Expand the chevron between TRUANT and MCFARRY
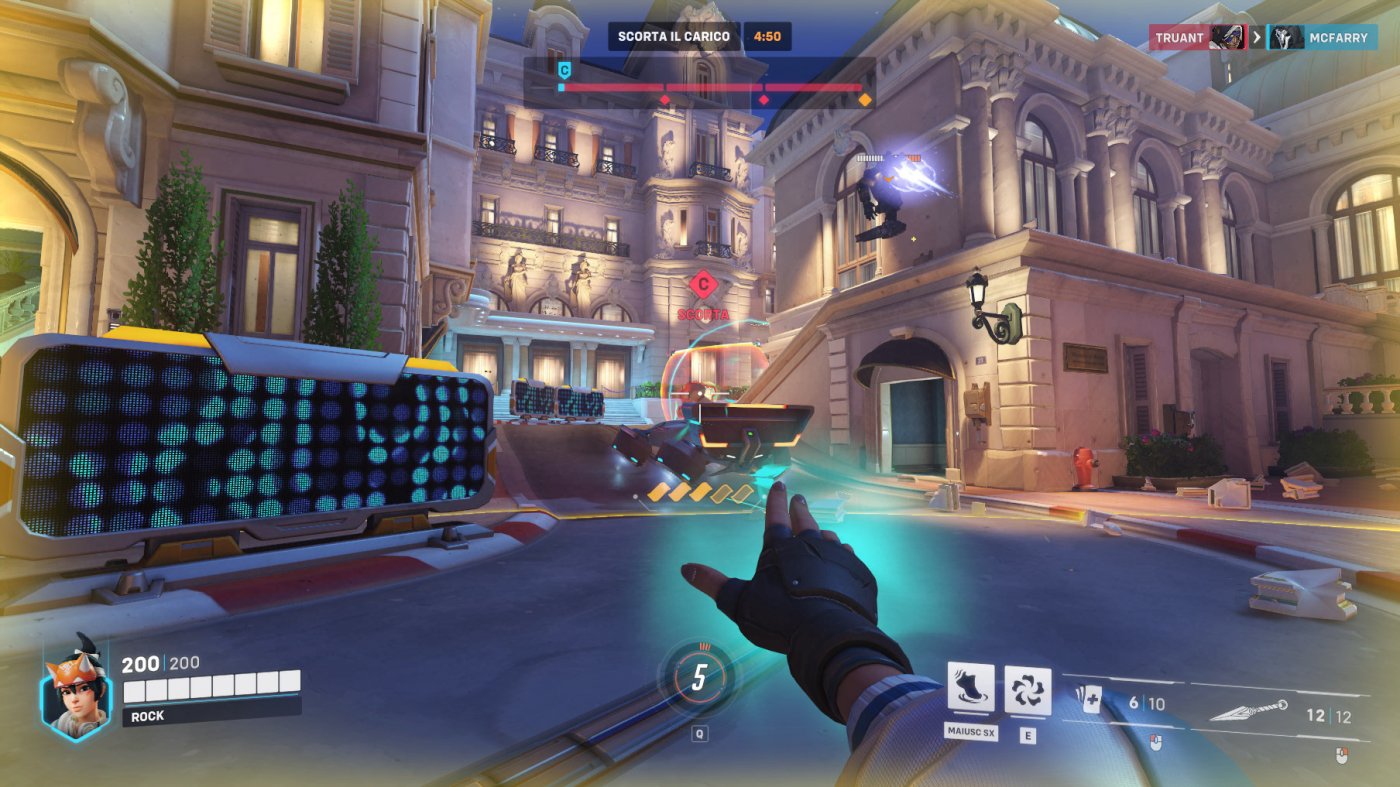The height and width of the screenshot is (787, 1400). pyautogui.click(x=1257, y=37)
